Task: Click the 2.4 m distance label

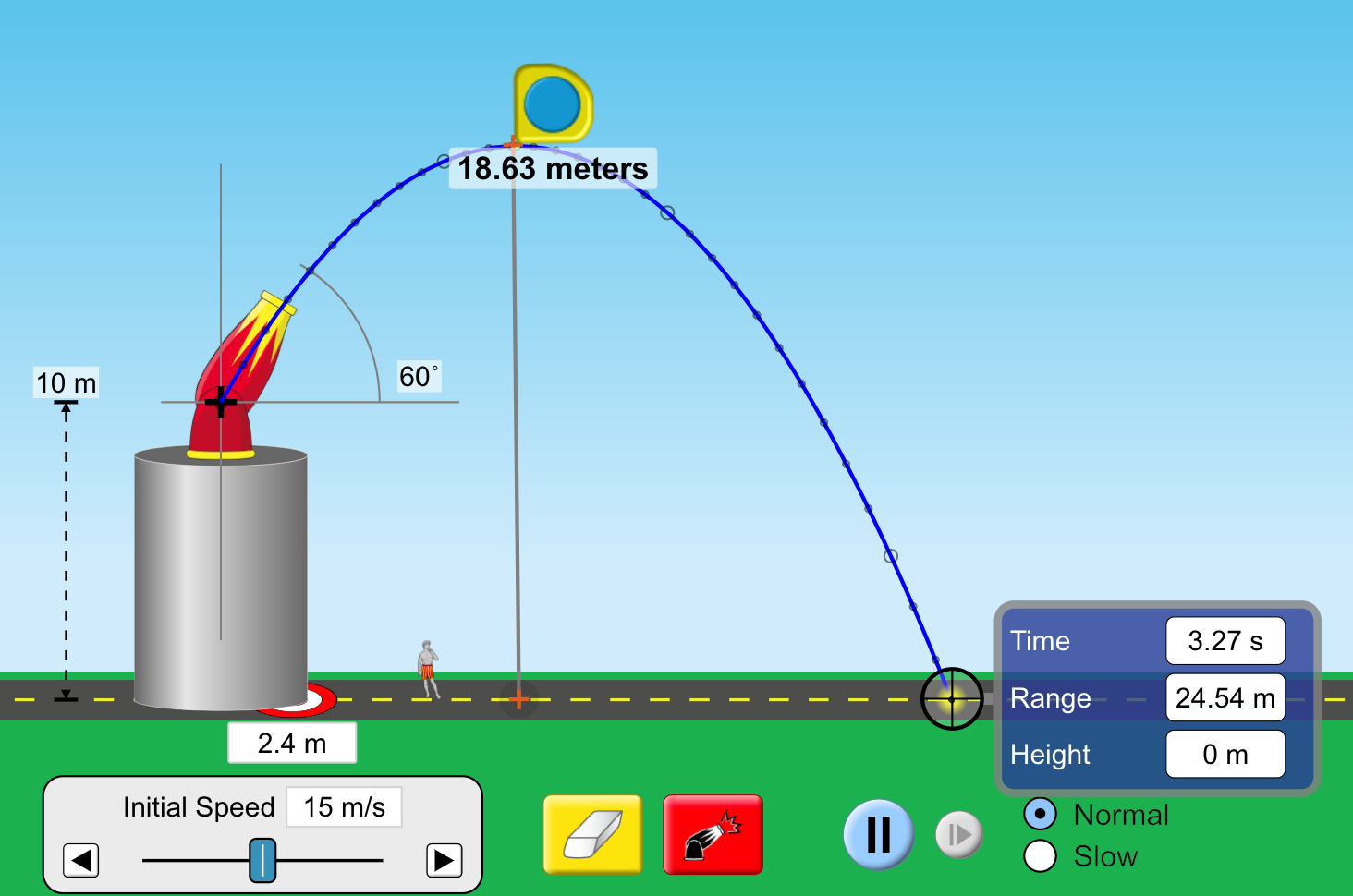Action: coord(291,742)
